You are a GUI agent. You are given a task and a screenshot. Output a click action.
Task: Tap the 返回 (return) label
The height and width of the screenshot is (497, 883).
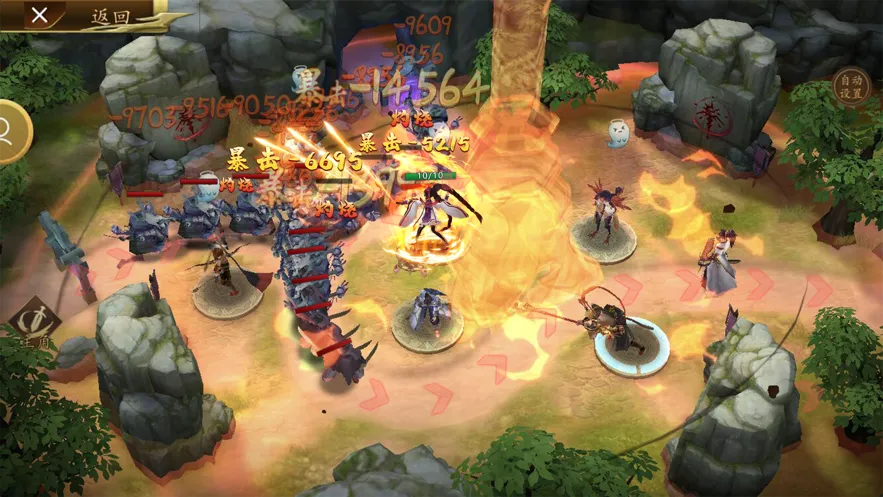click(110, 16)
